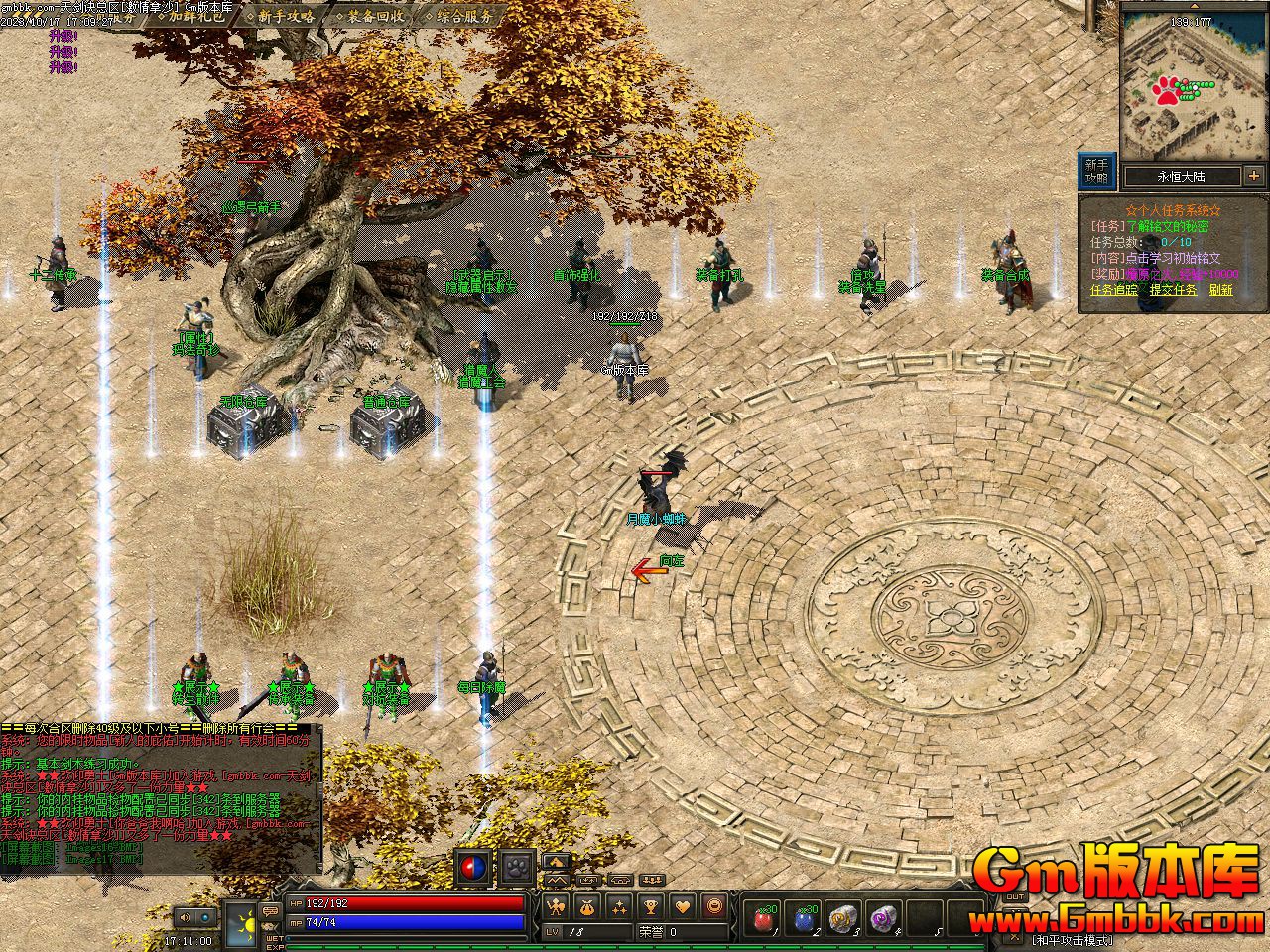Viewport: 1270px width, 952px height.
Task: Open the paw print pet icon
Action: (517, 868)
